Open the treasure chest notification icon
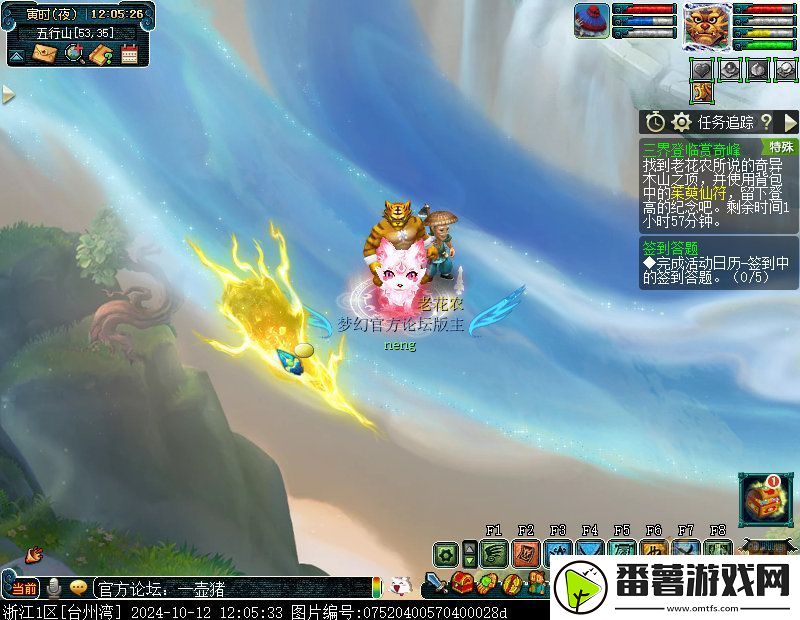 (765, 500)
